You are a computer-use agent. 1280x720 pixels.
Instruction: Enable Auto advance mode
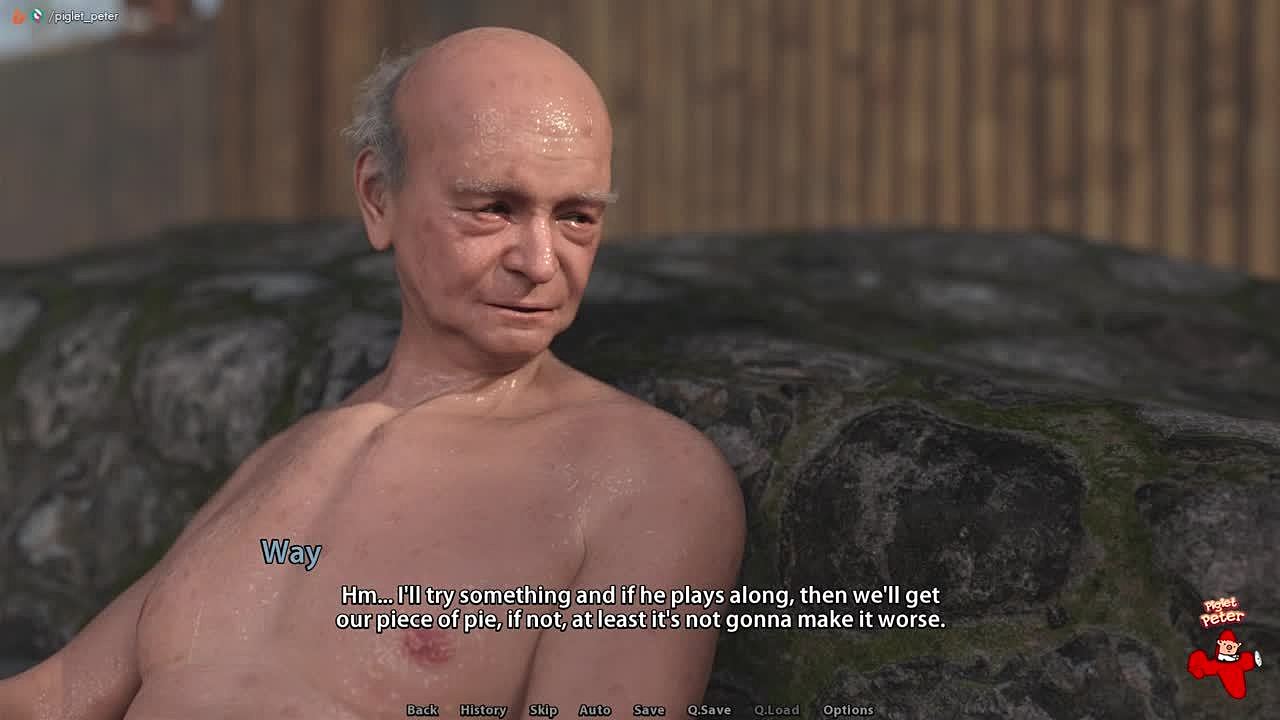(595, 710)
